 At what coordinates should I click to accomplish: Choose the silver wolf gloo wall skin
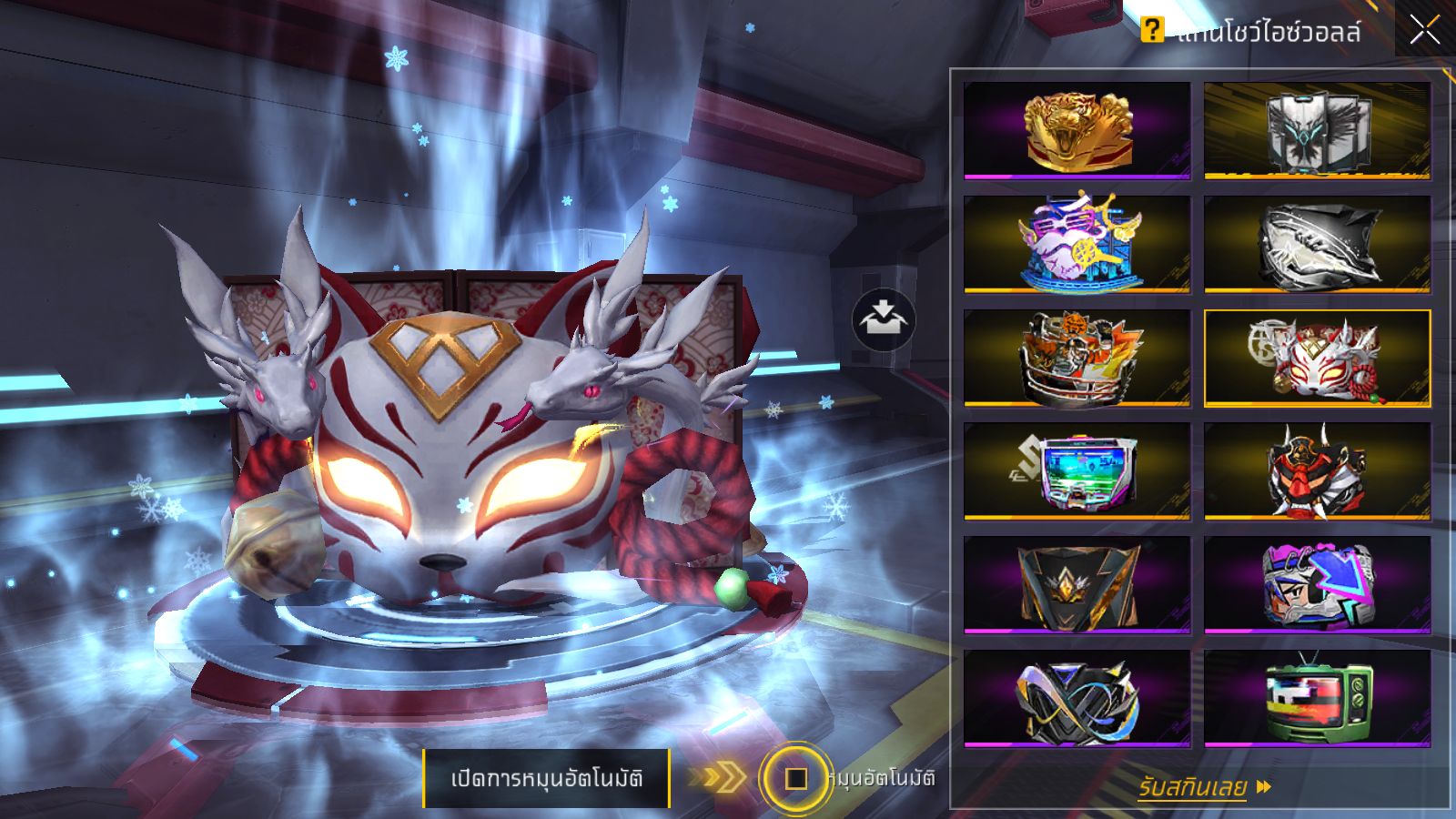[x=1318, y=130]
